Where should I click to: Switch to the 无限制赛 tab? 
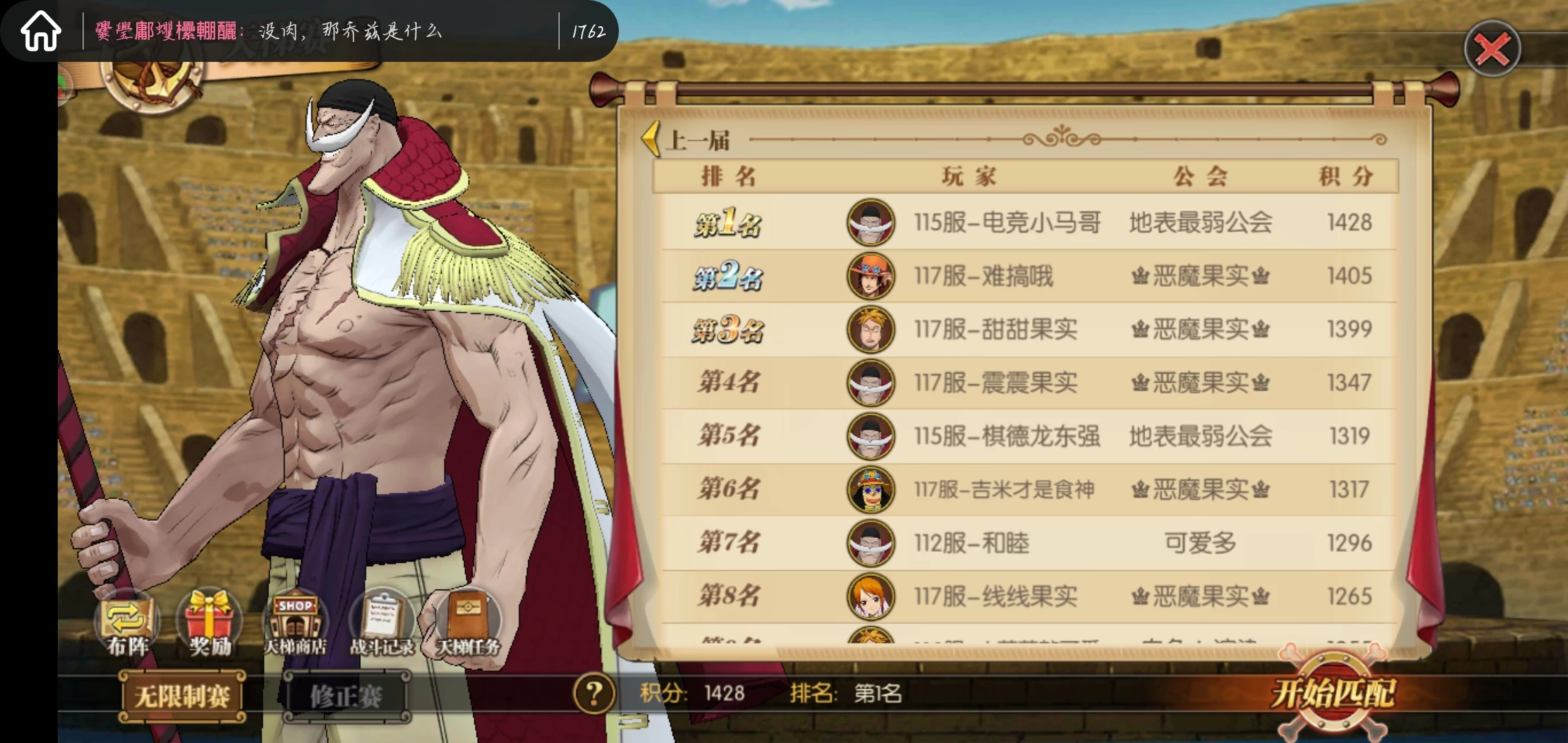coord(182,696)
